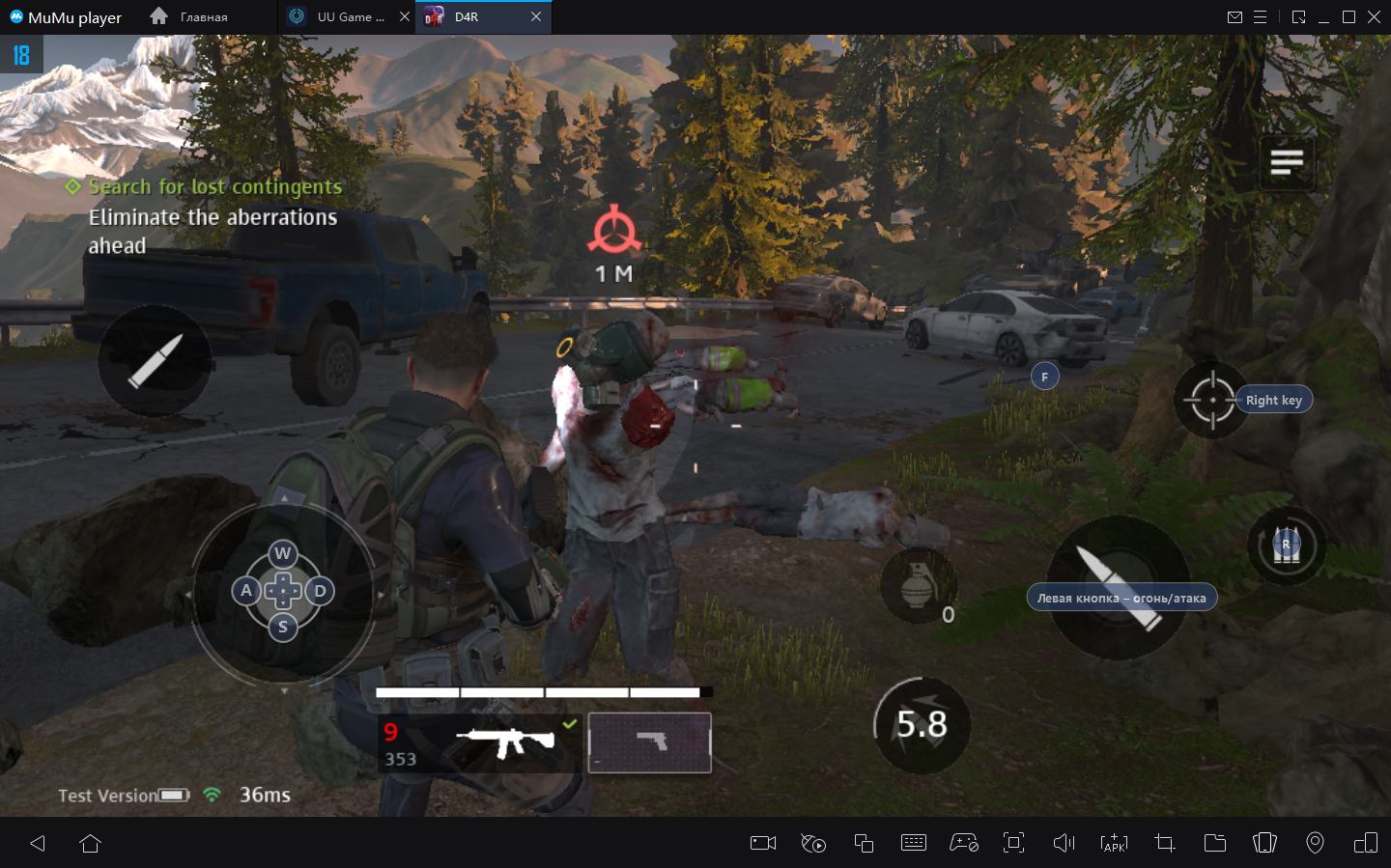Image resolution: width=1391 pixels, height=868 pixels.
Task: Fire using the large bullet attack button
Action: [x=1118, y=586]
